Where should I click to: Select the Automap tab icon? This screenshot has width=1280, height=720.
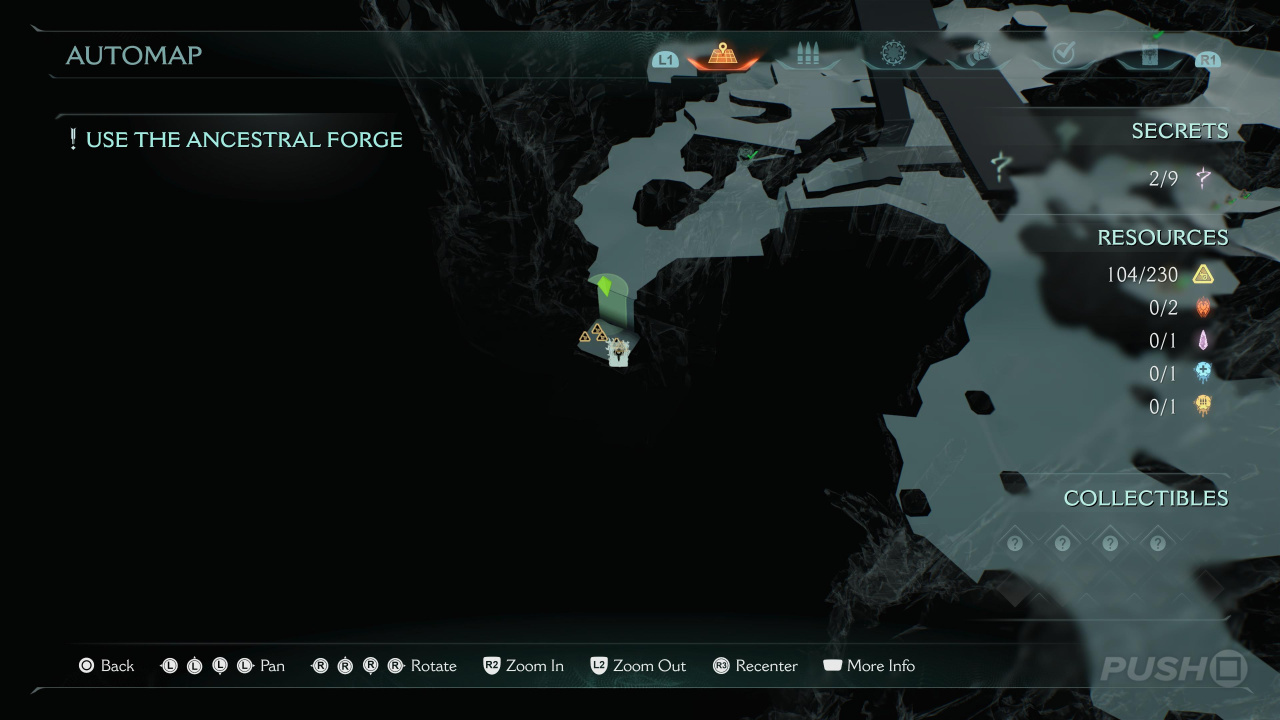pos(722,55)
